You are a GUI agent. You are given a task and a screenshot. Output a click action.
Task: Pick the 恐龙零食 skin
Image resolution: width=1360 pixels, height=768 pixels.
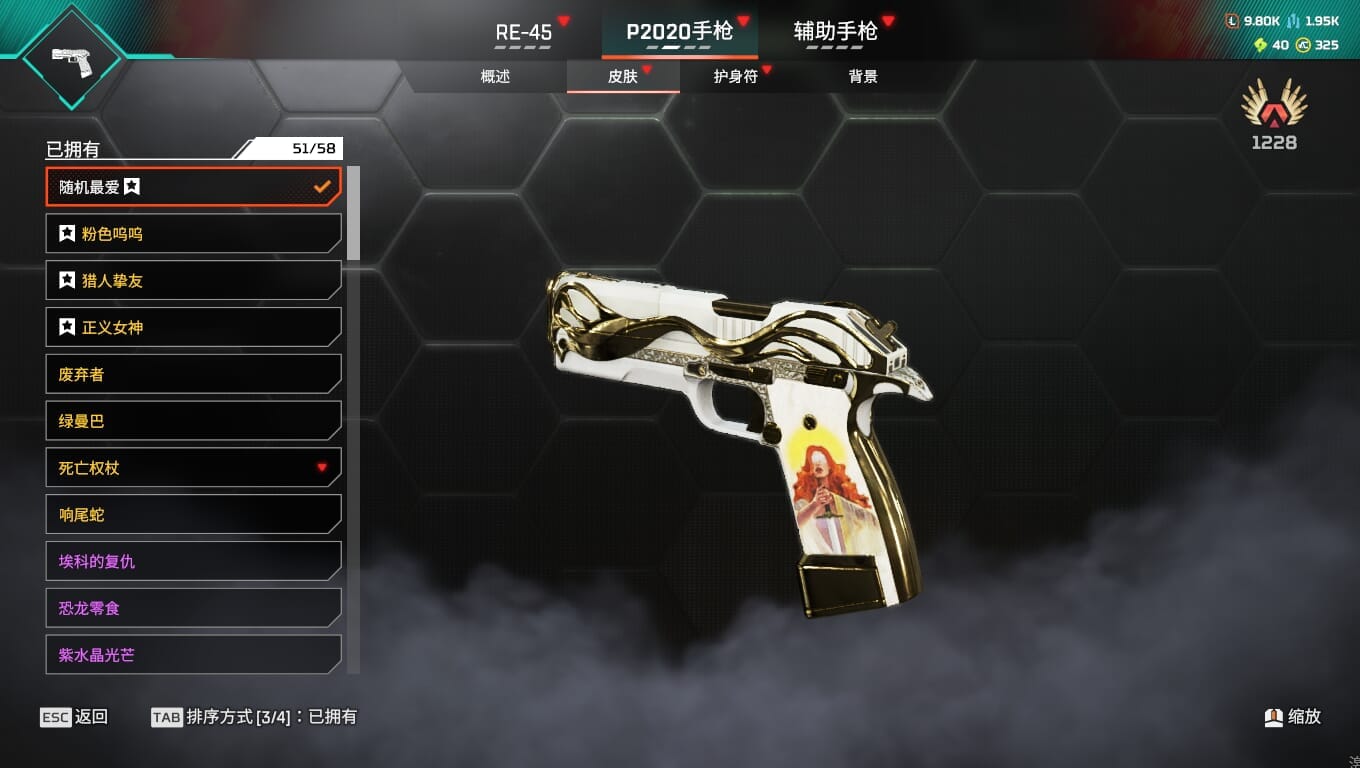point(193,608)
